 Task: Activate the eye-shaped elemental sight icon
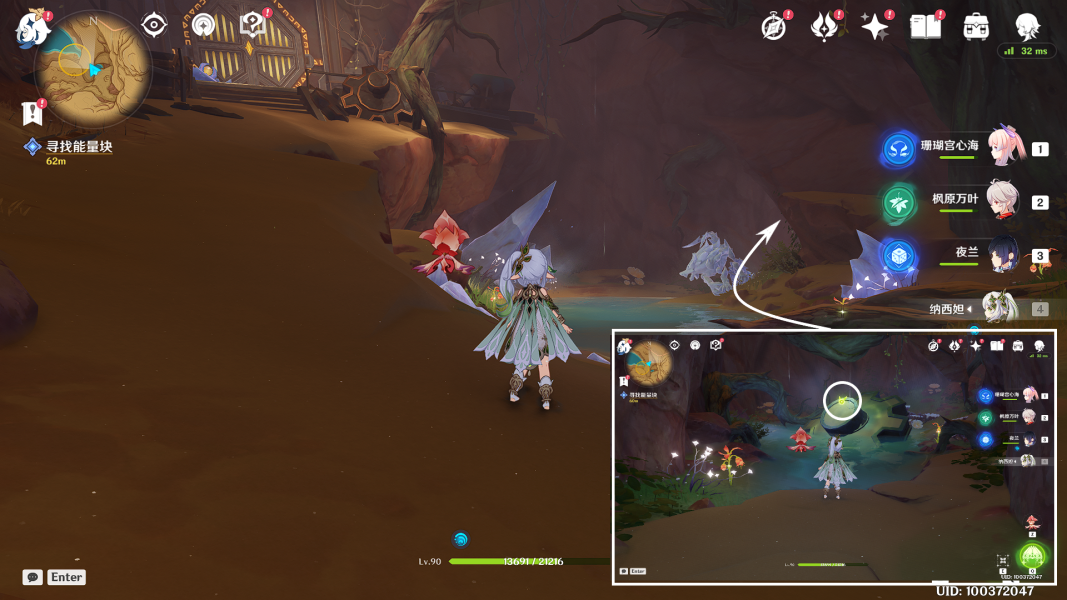click(x=154, y=25)
